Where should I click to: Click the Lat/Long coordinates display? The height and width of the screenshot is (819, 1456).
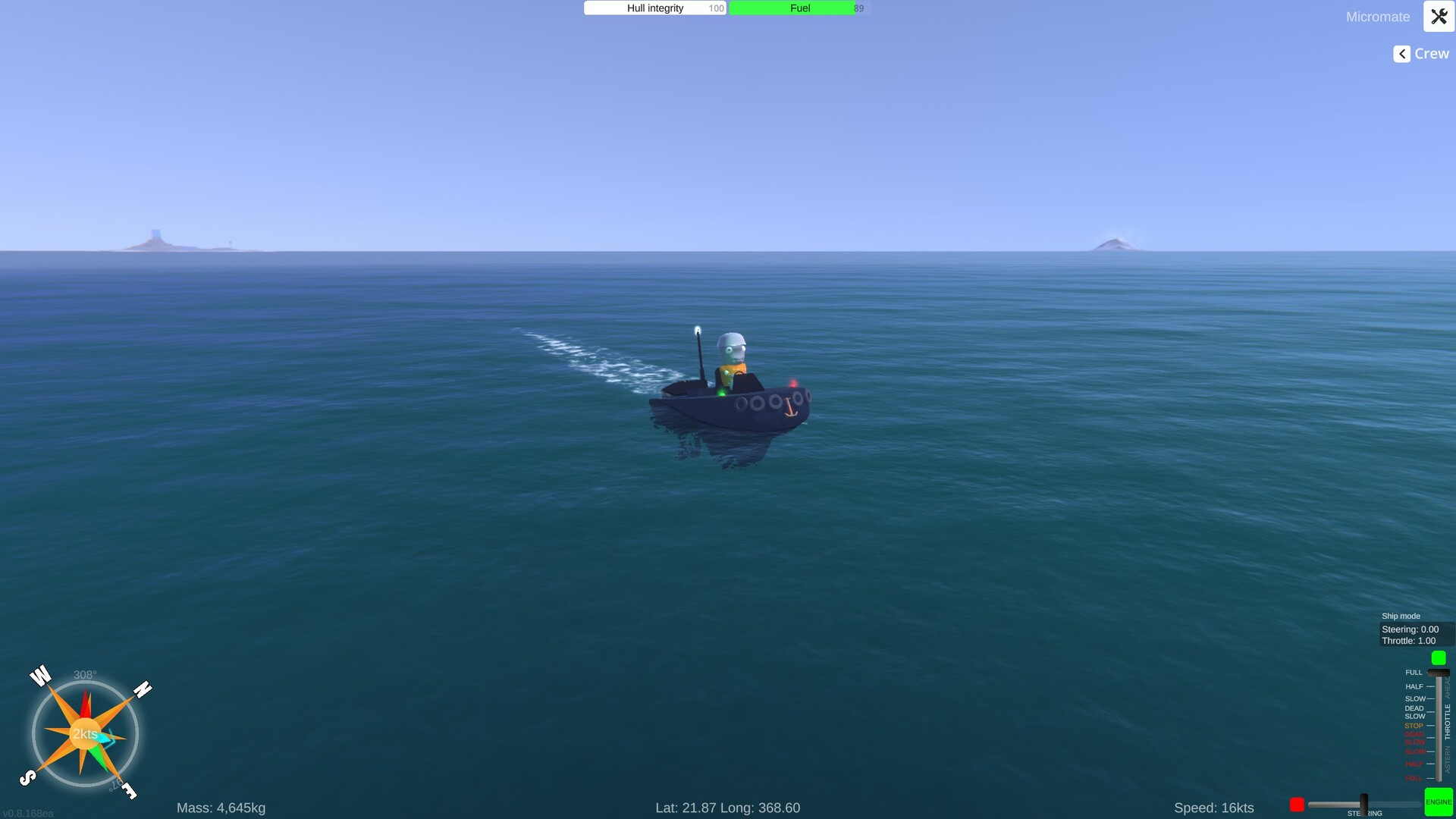(x=727, y=808)
